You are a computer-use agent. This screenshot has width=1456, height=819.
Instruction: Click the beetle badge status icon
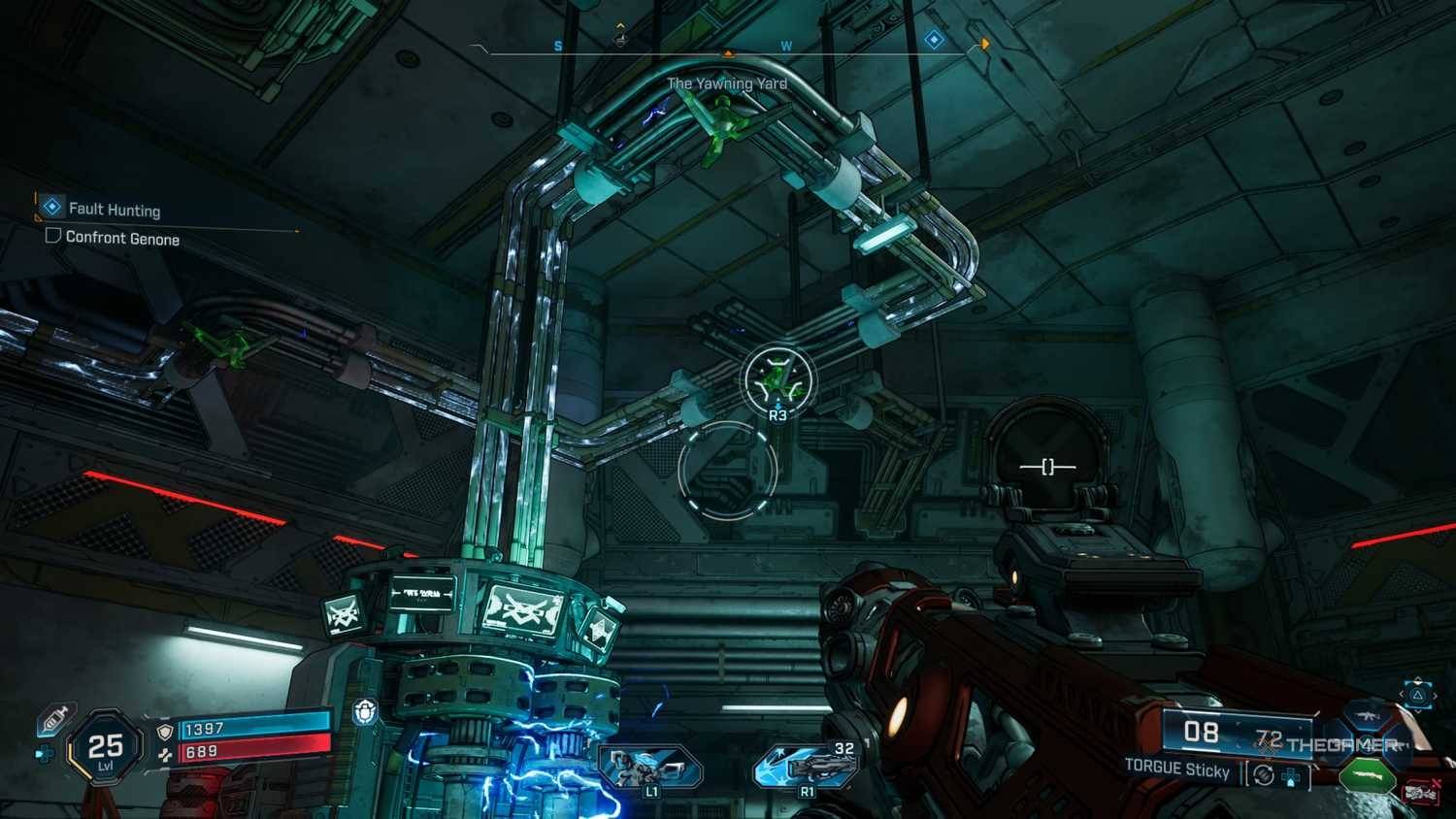click(365, 712)
